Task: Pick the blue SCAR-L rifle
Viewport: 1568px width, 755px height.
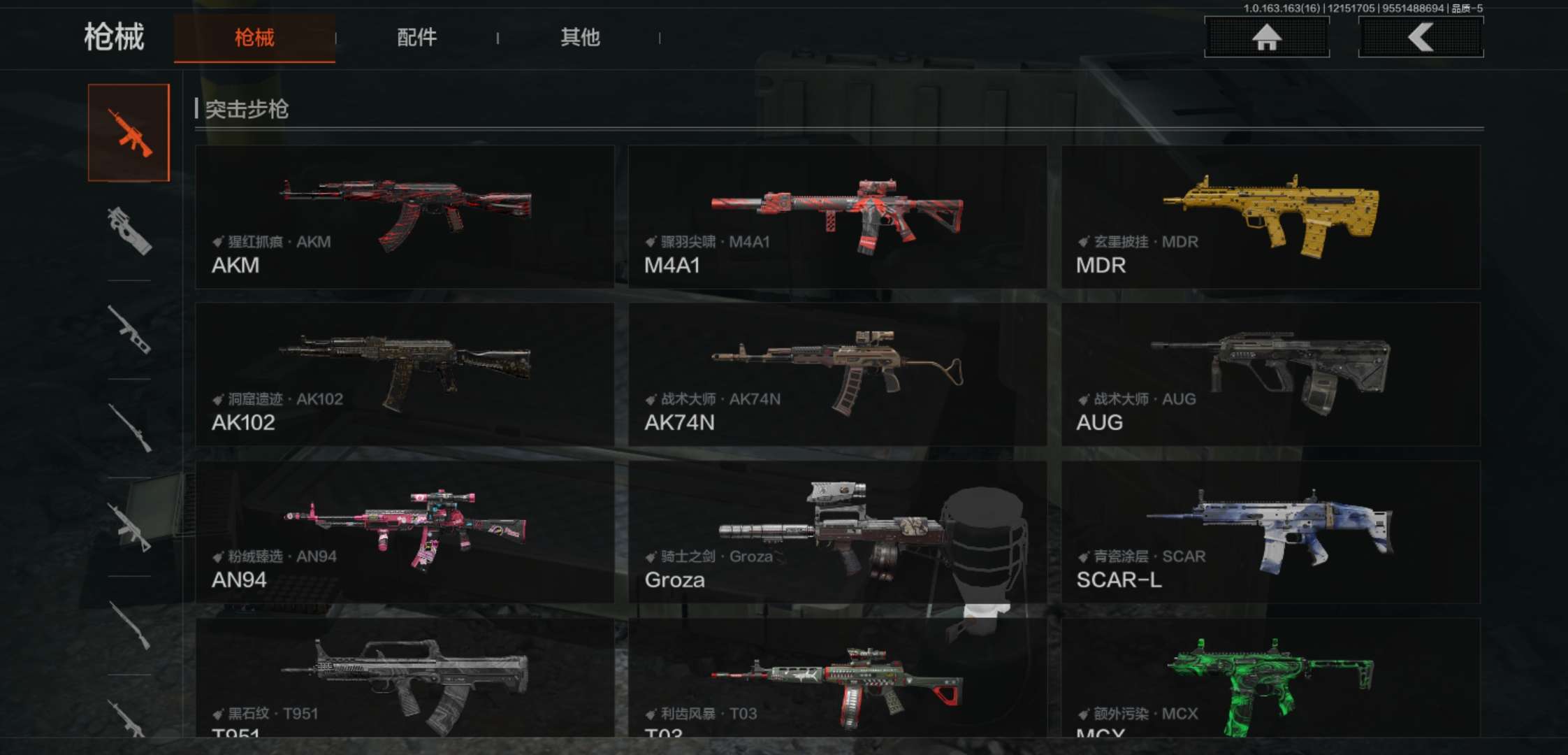Action: tap(1270, 532)
